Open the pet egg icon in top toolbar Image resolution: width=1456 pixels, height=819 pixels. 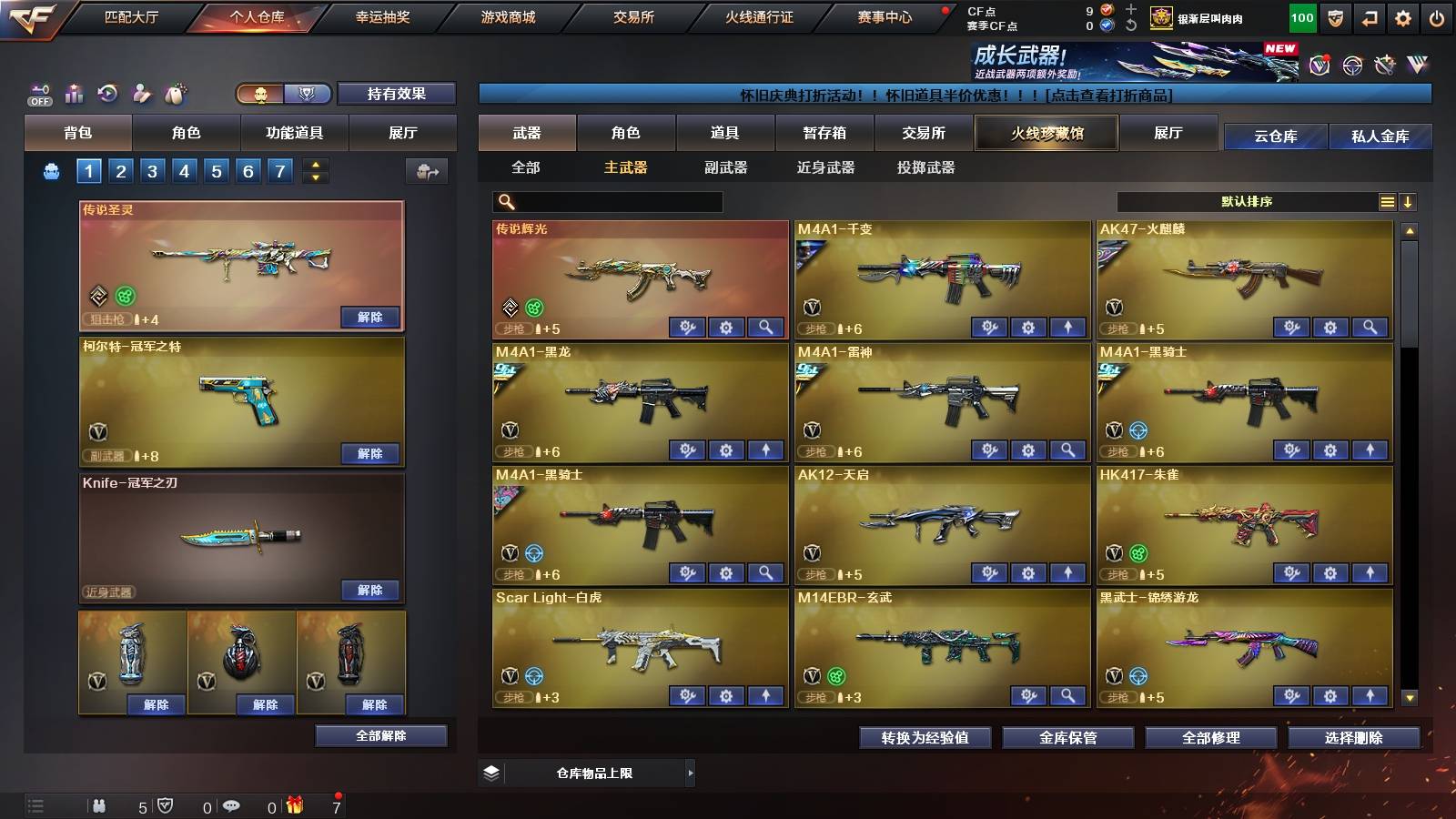pyautogui.click(x=177, y=92)
